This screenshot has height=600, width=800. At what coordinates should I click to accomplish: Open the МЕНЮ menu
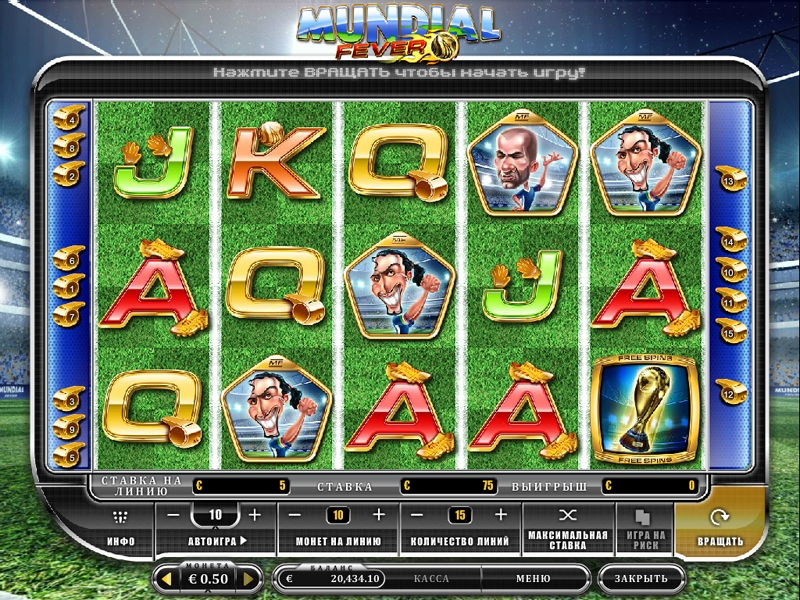[x=533, y=579]
